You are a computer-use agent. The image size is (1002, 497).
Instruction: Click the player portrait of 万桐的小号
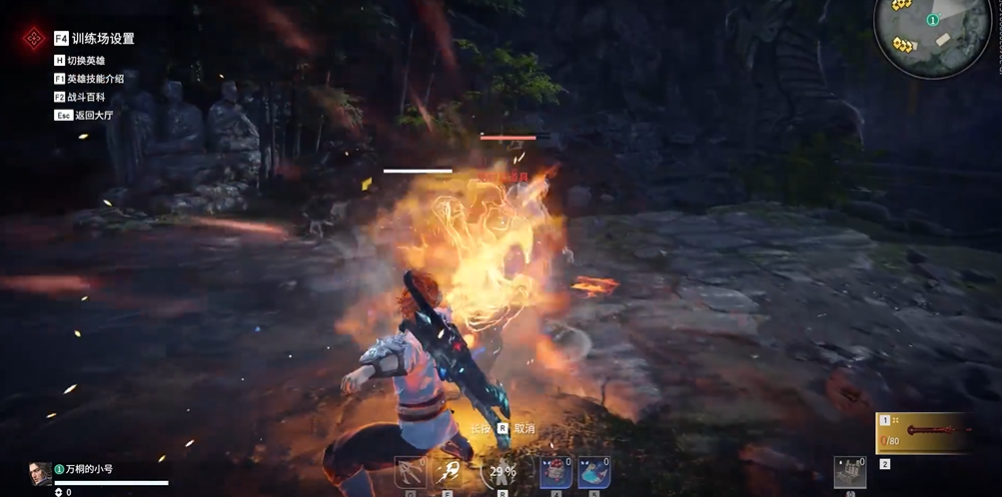(x=40, y=473)
